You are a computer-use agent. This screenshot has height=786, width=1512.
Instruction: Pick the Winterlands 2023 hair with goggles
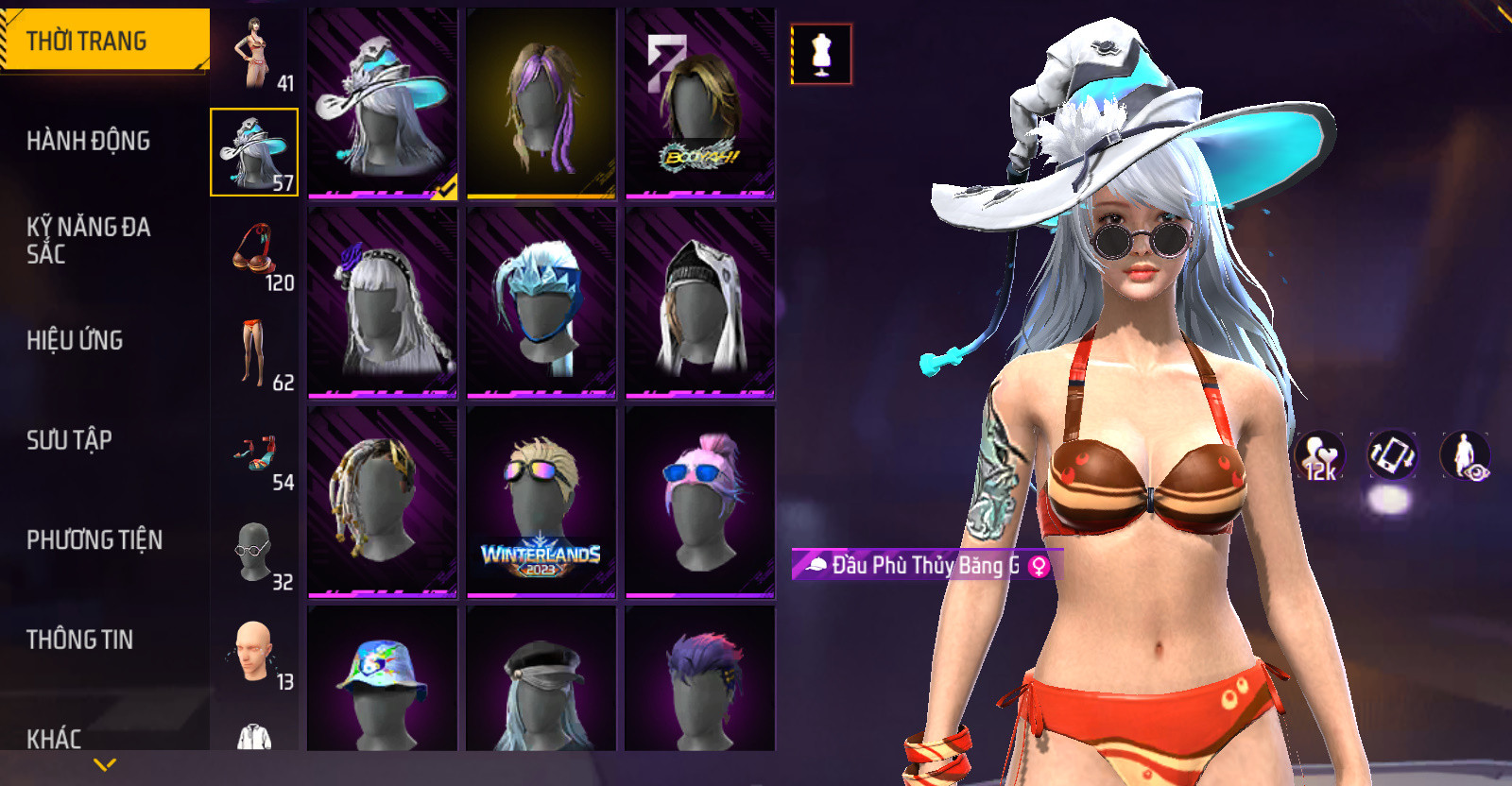coord(541,503)
